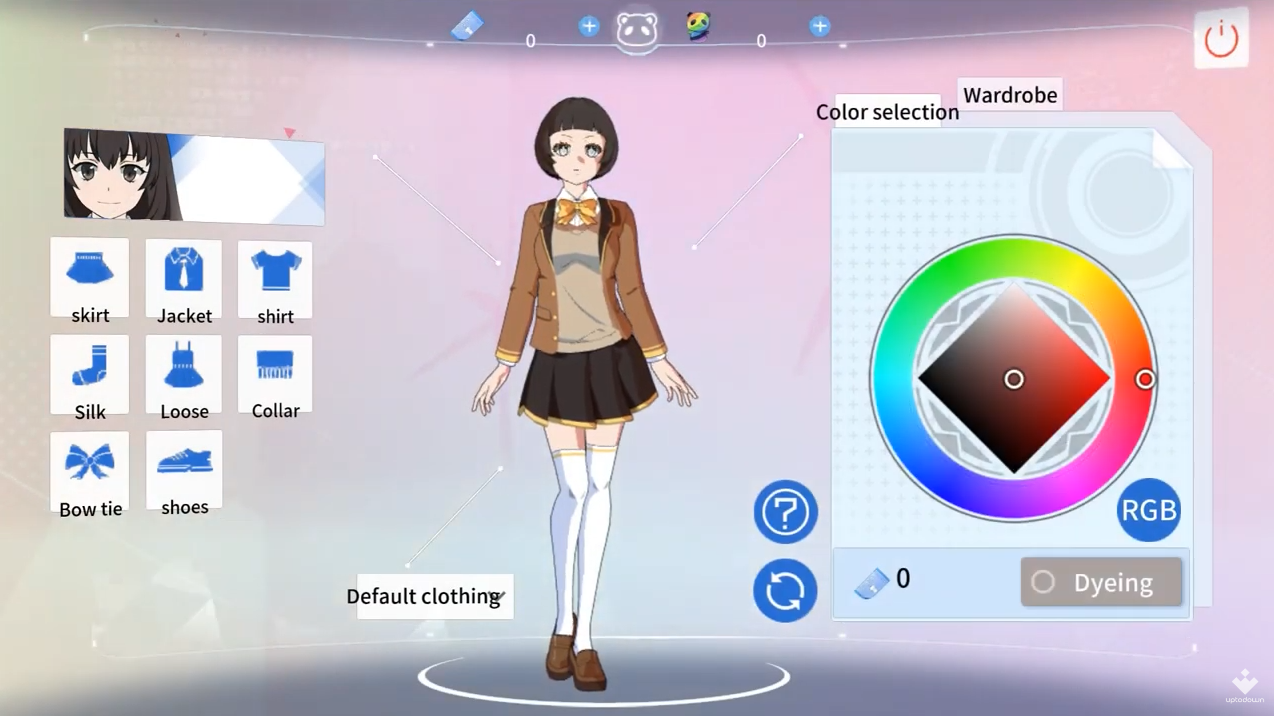Click the Default clothing button
Screen dimensions: 1274x716
434,597
